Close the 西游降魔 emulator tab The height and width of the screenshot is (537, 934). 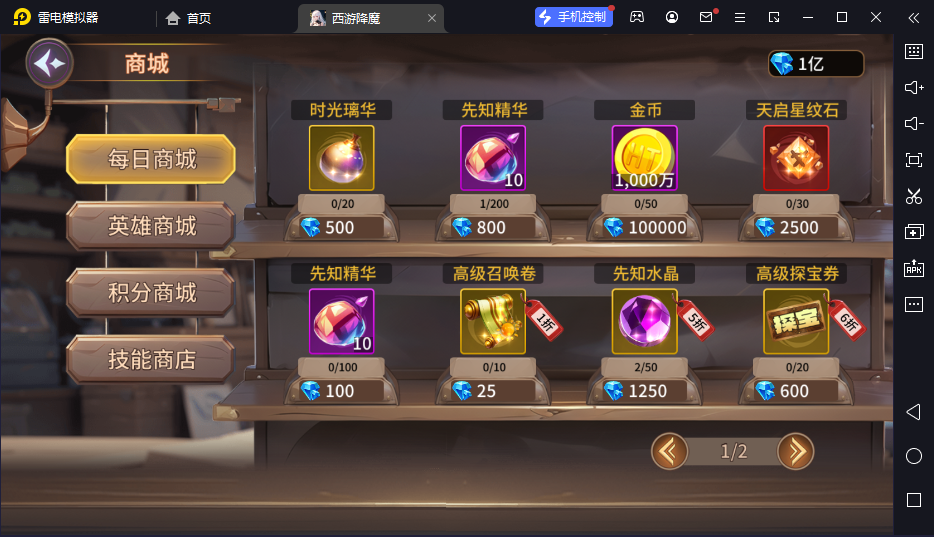432,18
